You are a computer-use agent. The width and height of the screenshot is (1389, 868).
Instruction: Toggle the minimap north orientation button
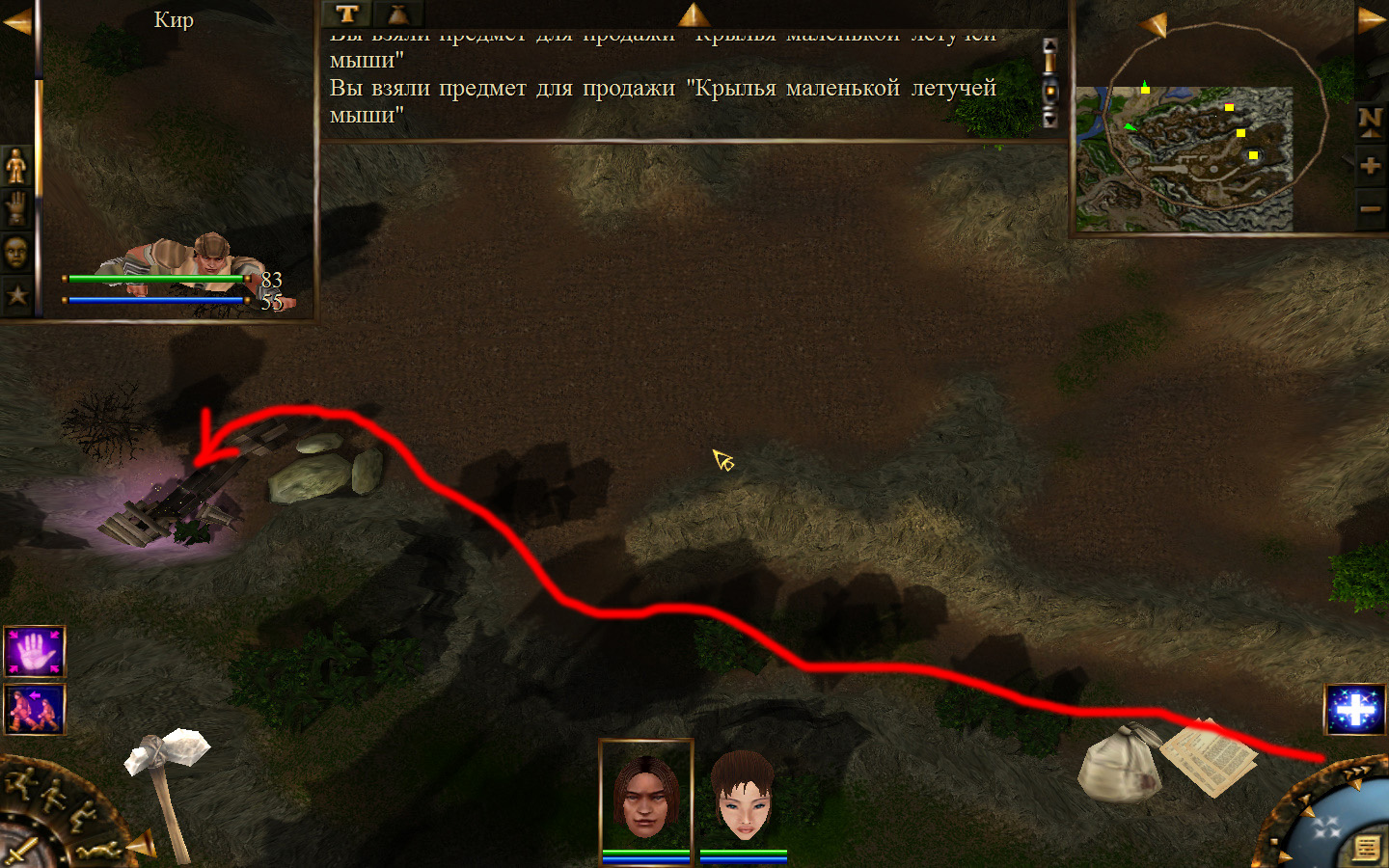pyautogui.click(x=1370, y=122)
